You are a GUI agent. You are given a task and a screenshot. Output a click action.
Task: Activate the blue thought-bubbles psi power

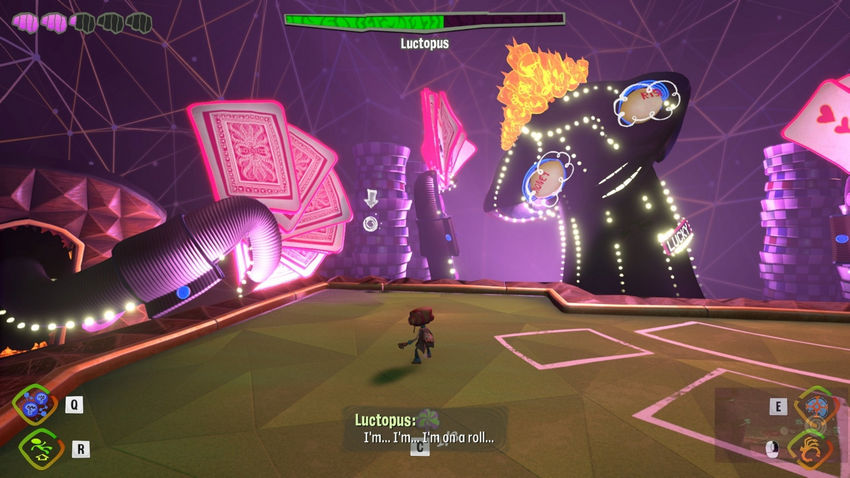point(33,403)
